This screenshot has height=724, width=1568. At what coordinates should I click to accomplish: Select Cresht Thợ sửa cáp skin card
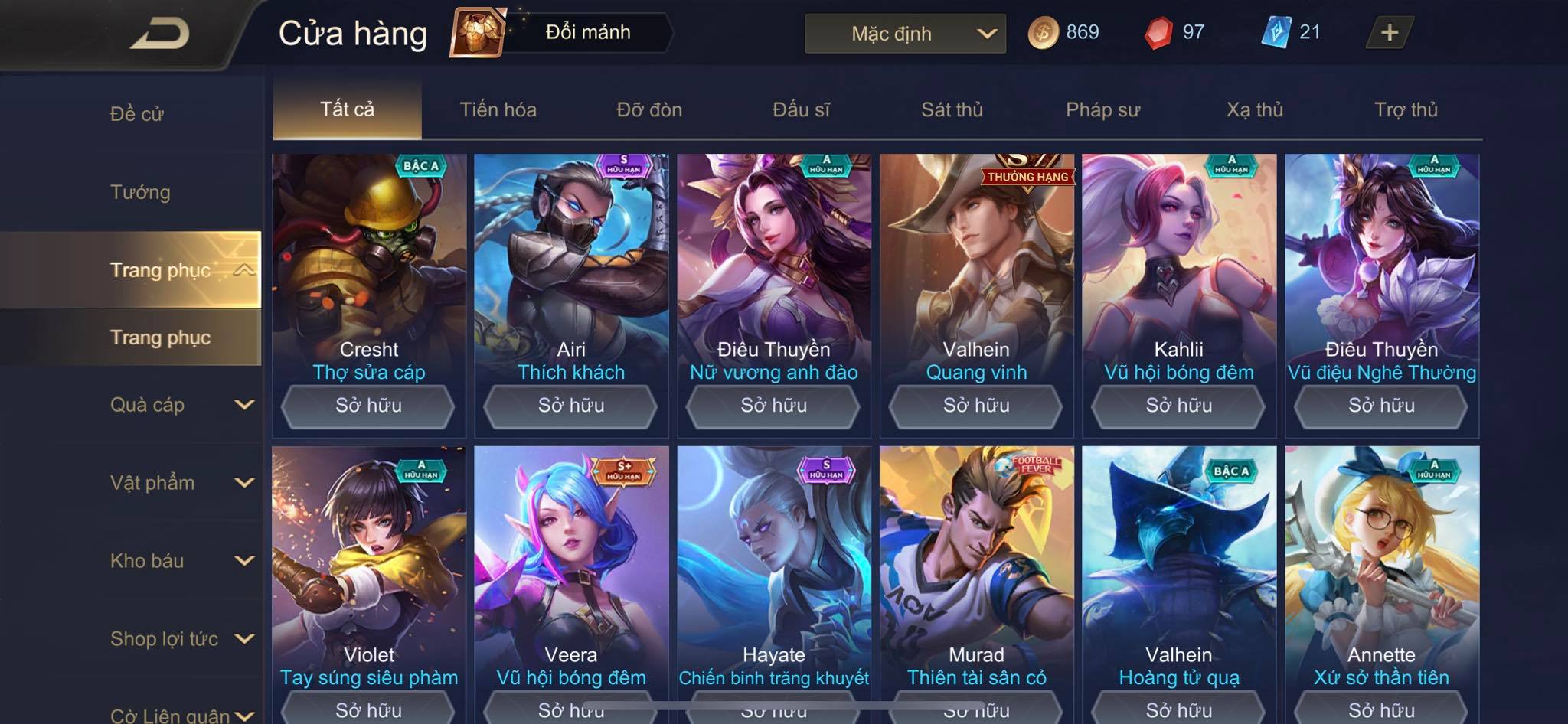tap(368, 268)
